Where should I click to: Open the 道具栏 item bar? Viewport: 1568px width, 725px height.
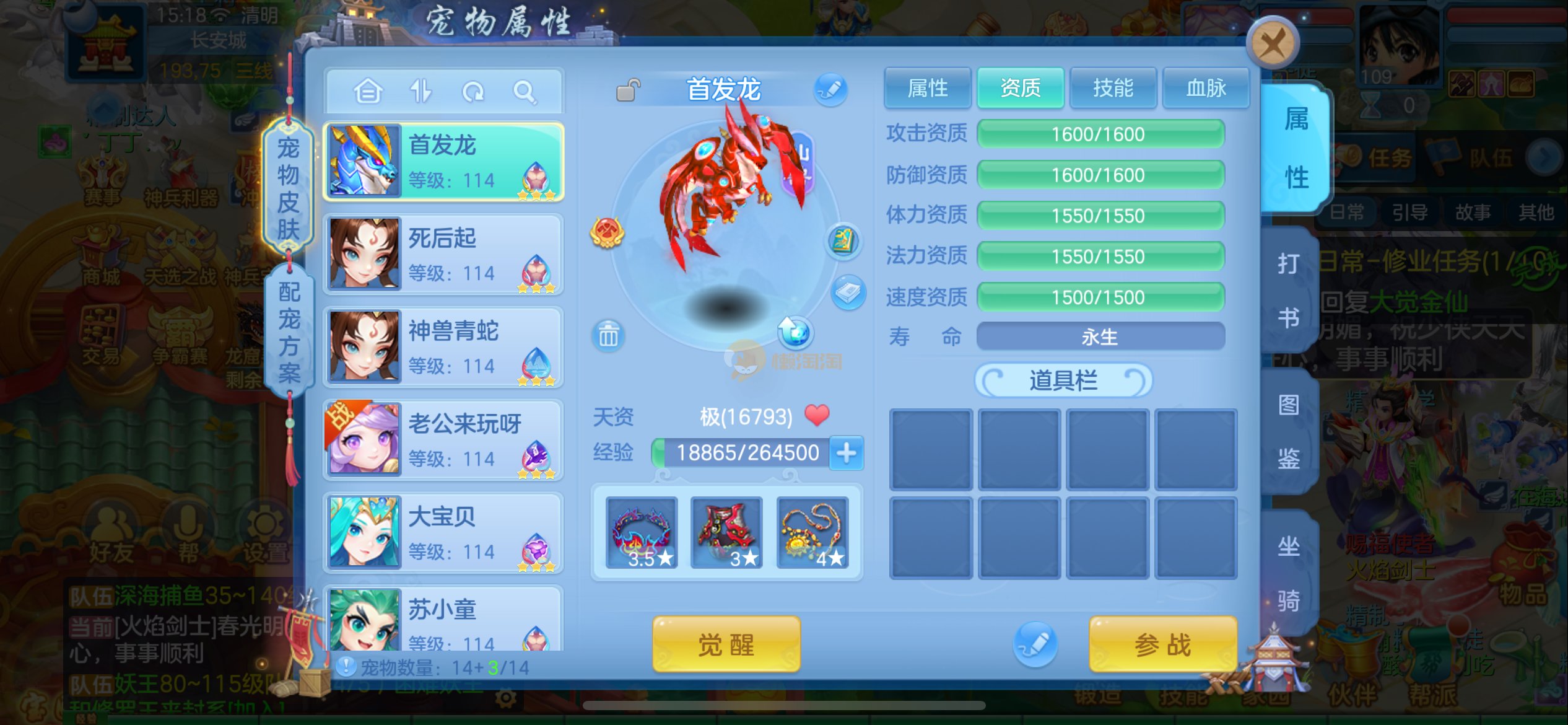click(x=1063, y=380)
